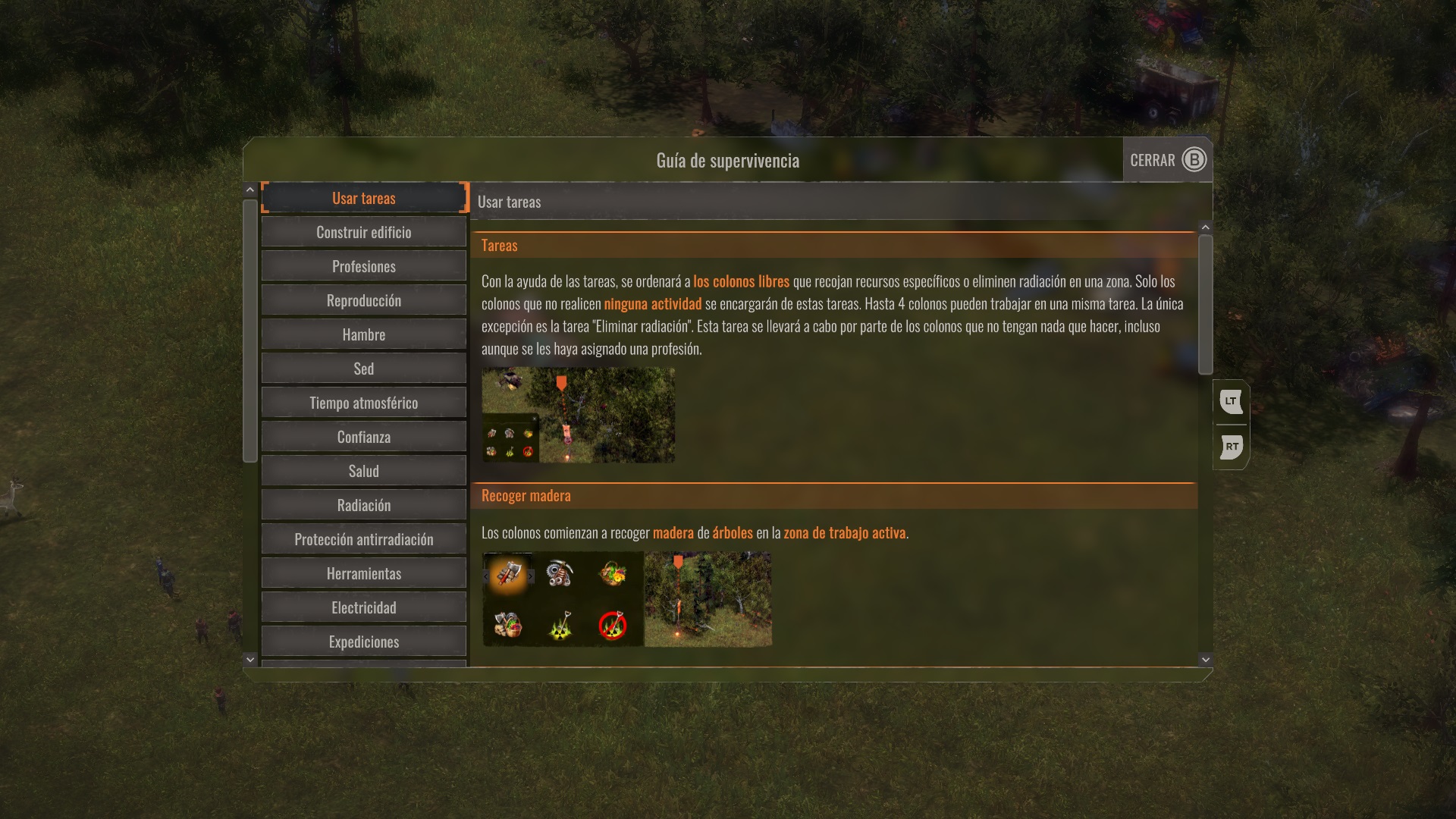
Task: Select the Sed topic
Action: coord(364,369)
